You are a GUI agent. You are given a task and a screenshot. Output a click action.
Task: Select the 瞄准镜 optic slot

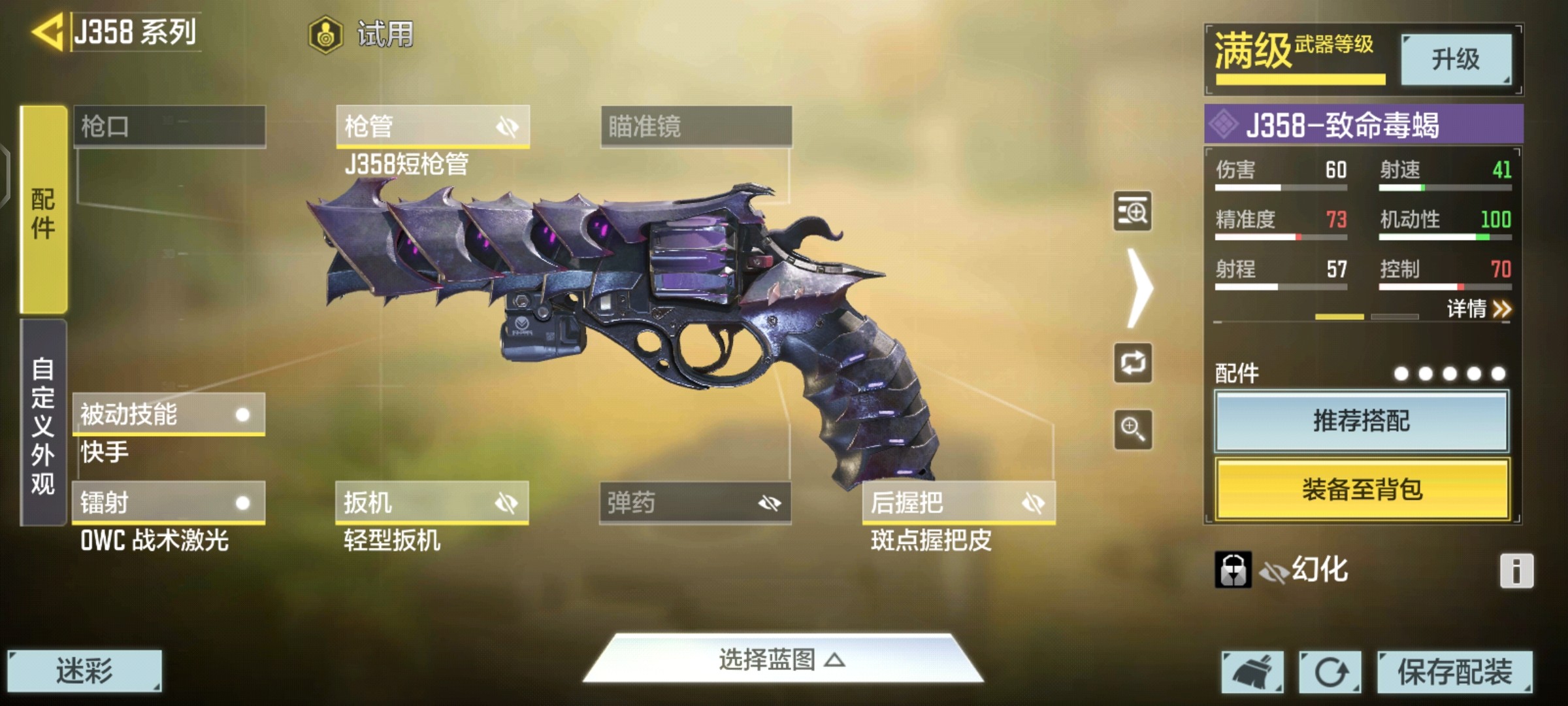pyautogui.click(x=696, y=126)
